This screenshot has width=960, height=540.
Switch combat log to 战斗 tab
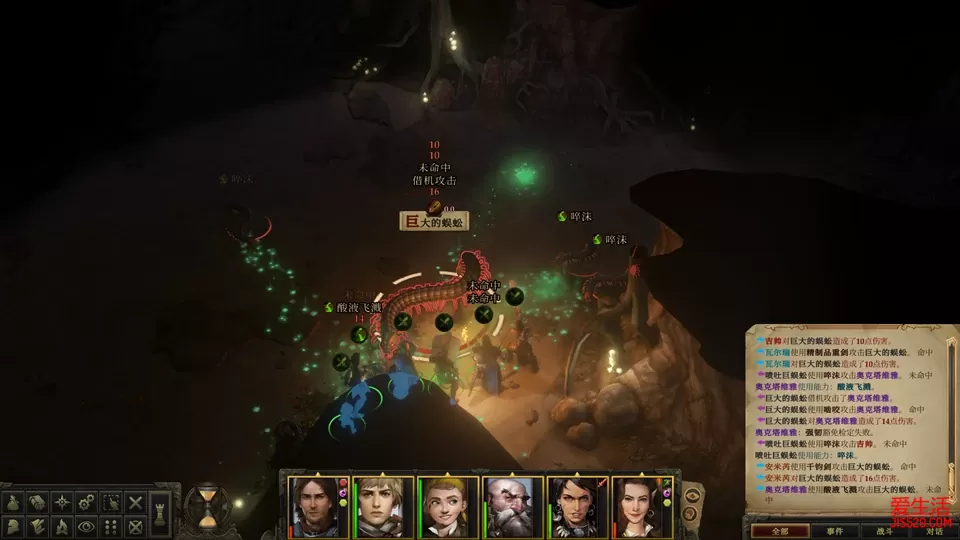tap(883, 531)
